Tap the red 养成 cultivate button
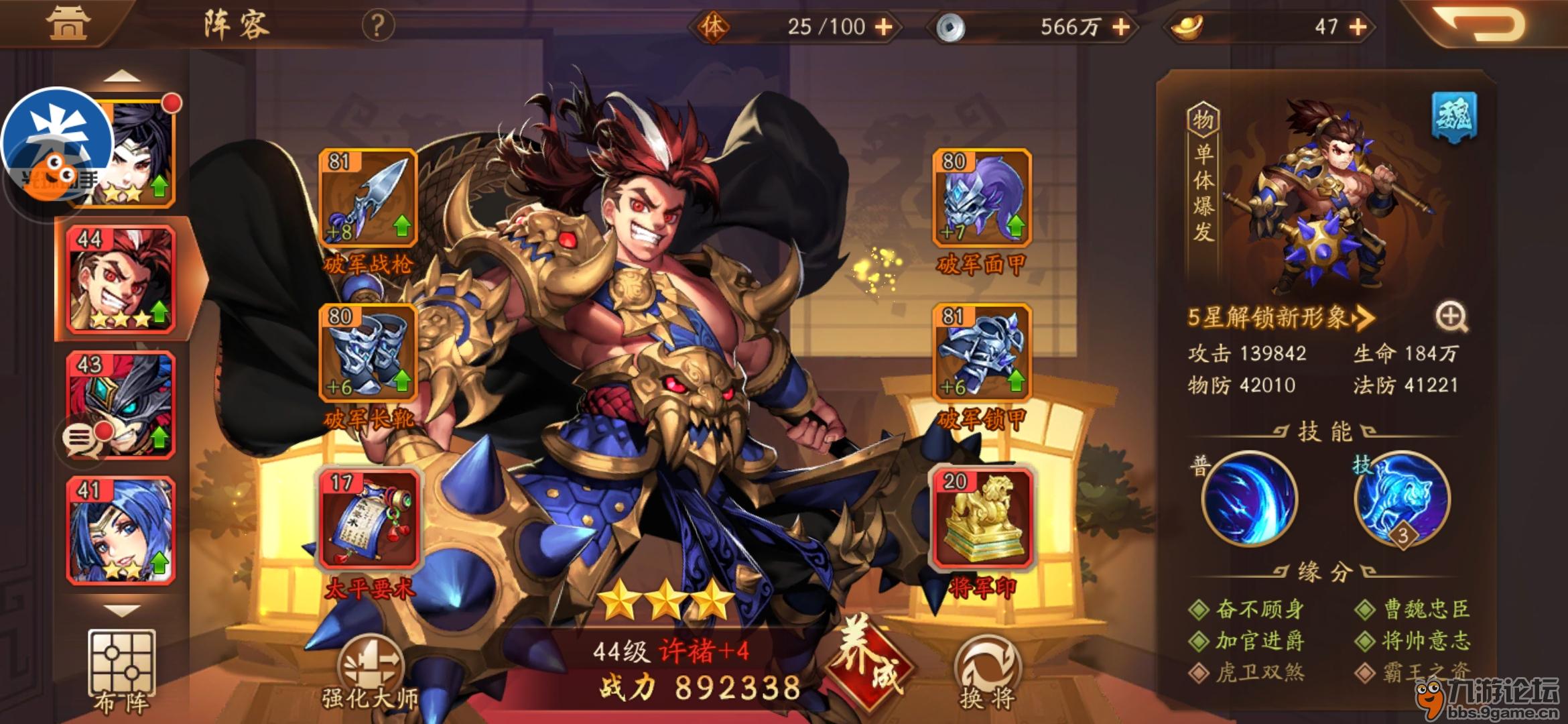Viewport: 1568px width, 724px height. (x=869, y=664)
